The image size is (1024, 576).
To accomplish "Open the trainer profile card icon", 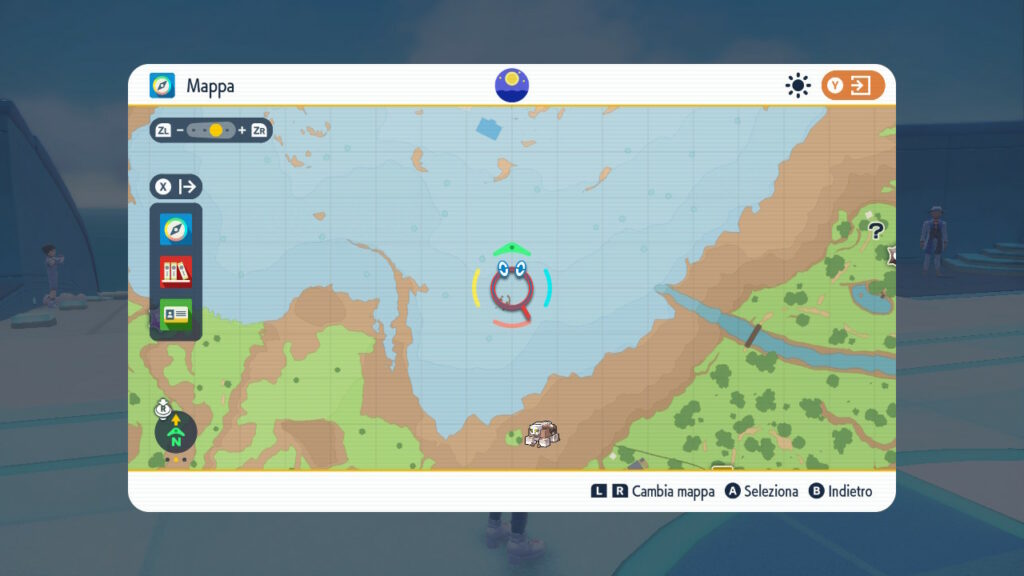I will [x=176, y=313].
